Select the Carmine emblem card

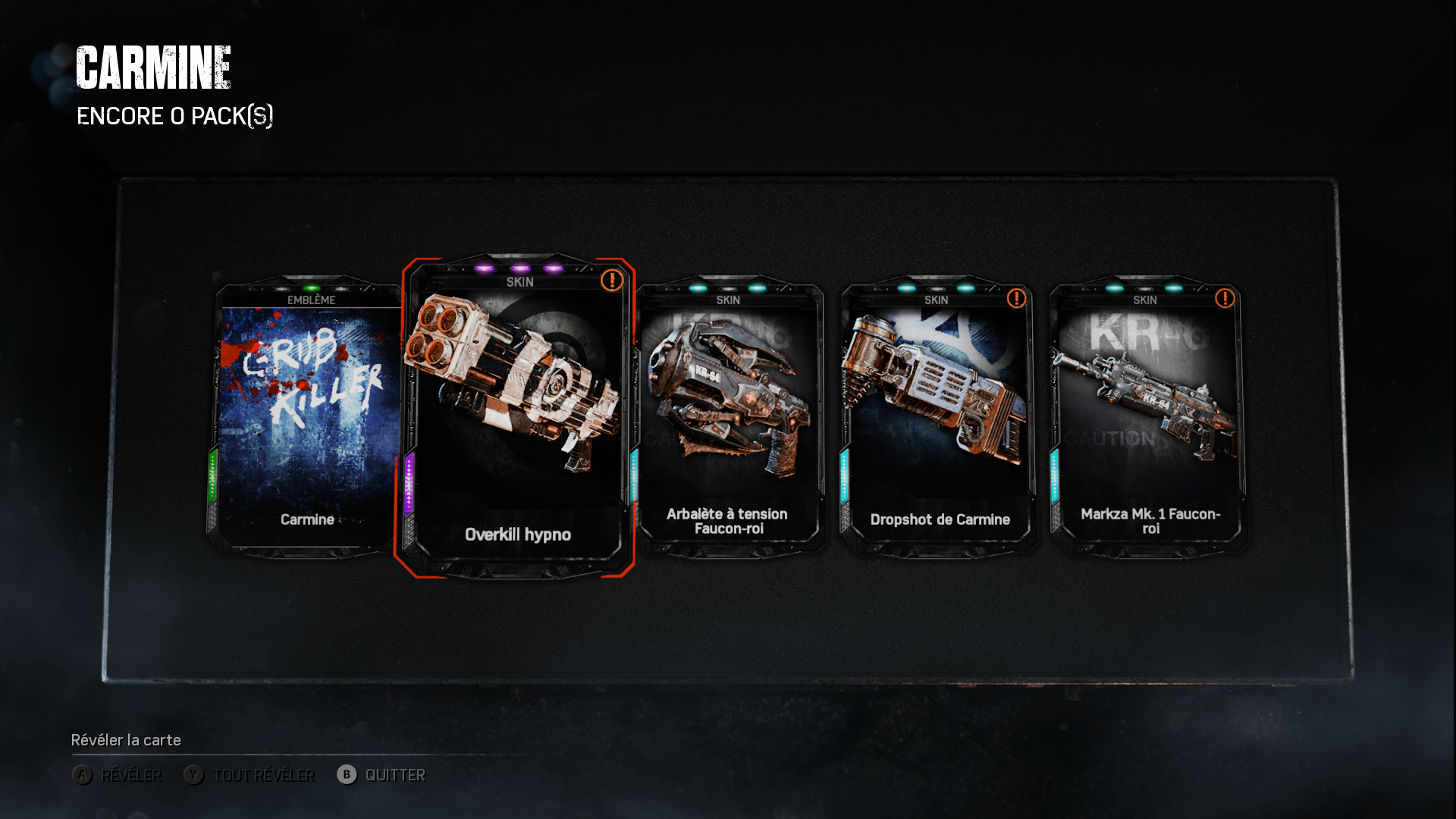pyautogui.click(x=307, y=417)
